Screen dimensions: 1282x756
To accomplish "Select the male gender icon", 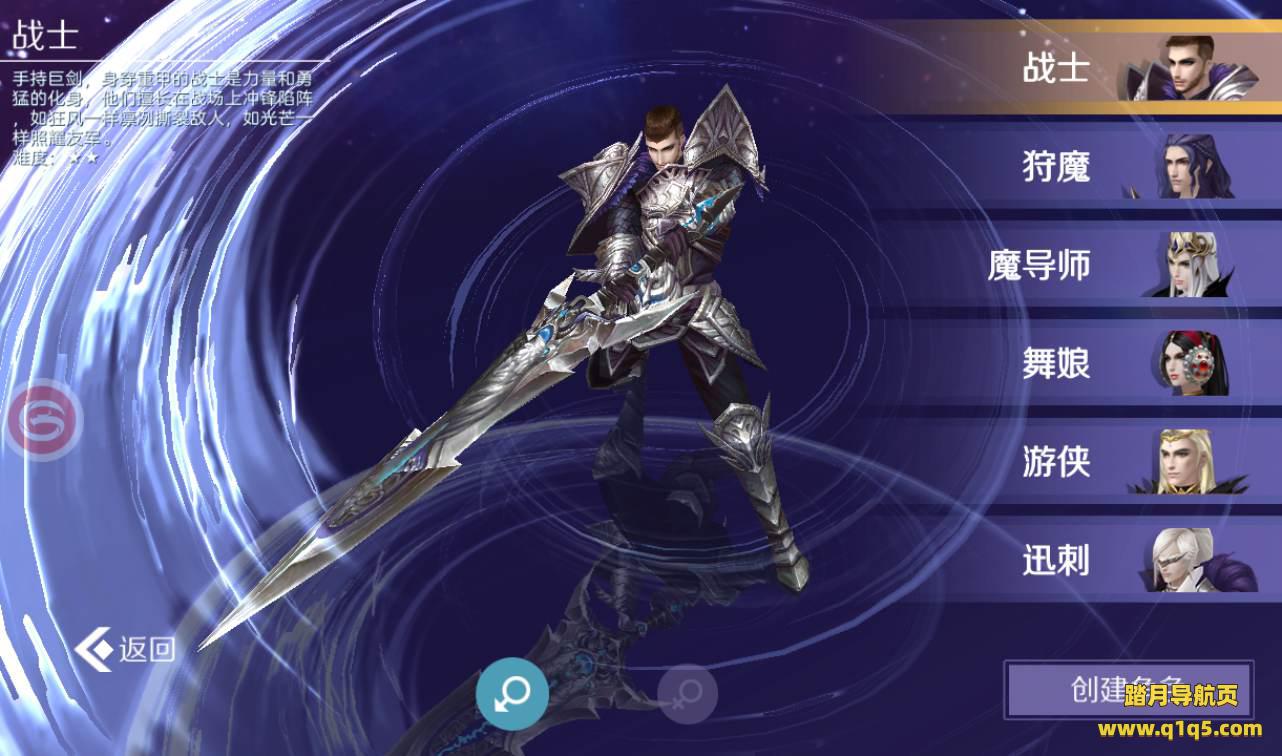I will [x=512, y=692].
